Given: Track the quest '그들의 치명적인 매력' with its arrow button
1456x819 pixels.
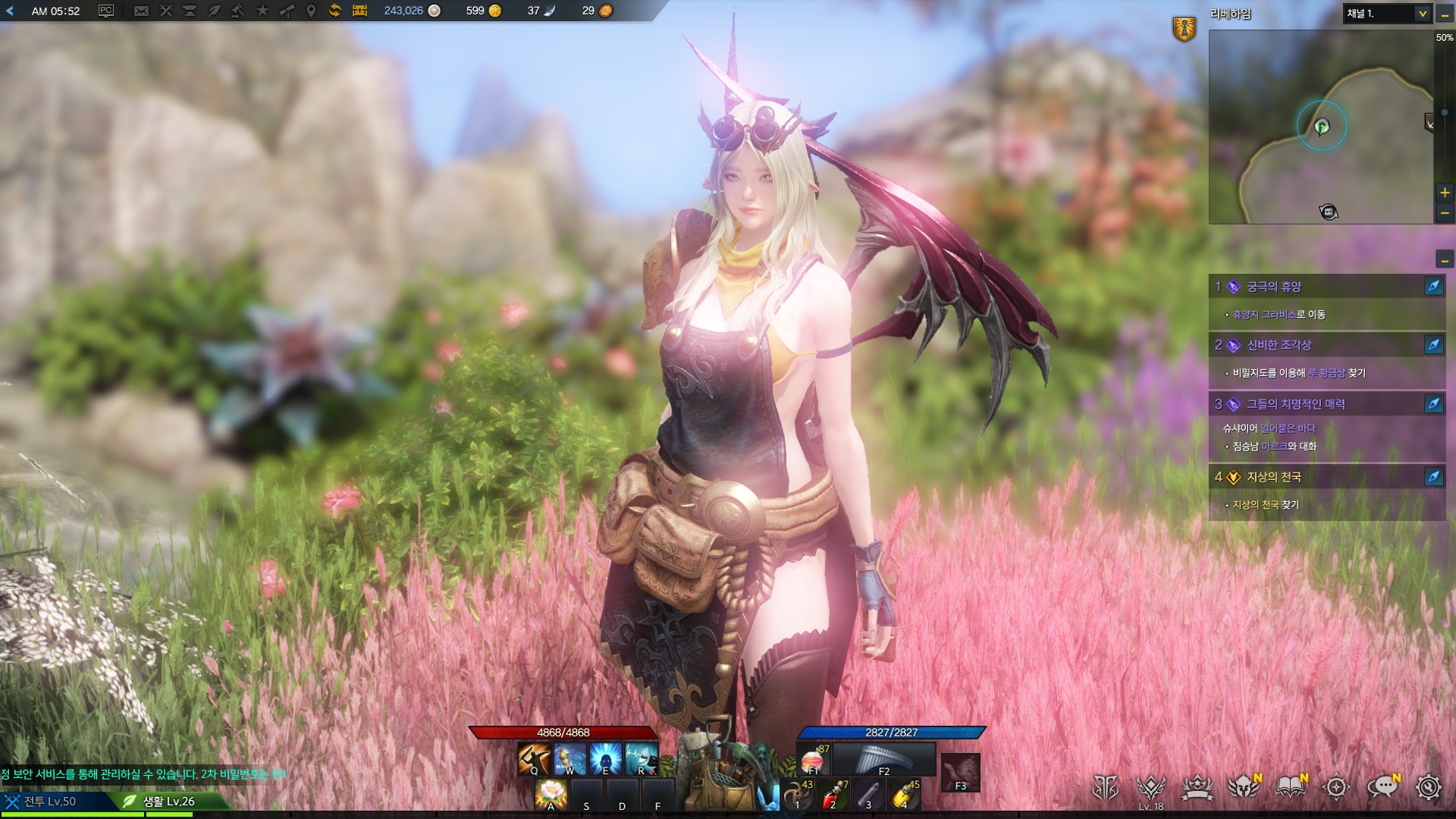Looking at the screenshot, I should tap(1433, 404).
